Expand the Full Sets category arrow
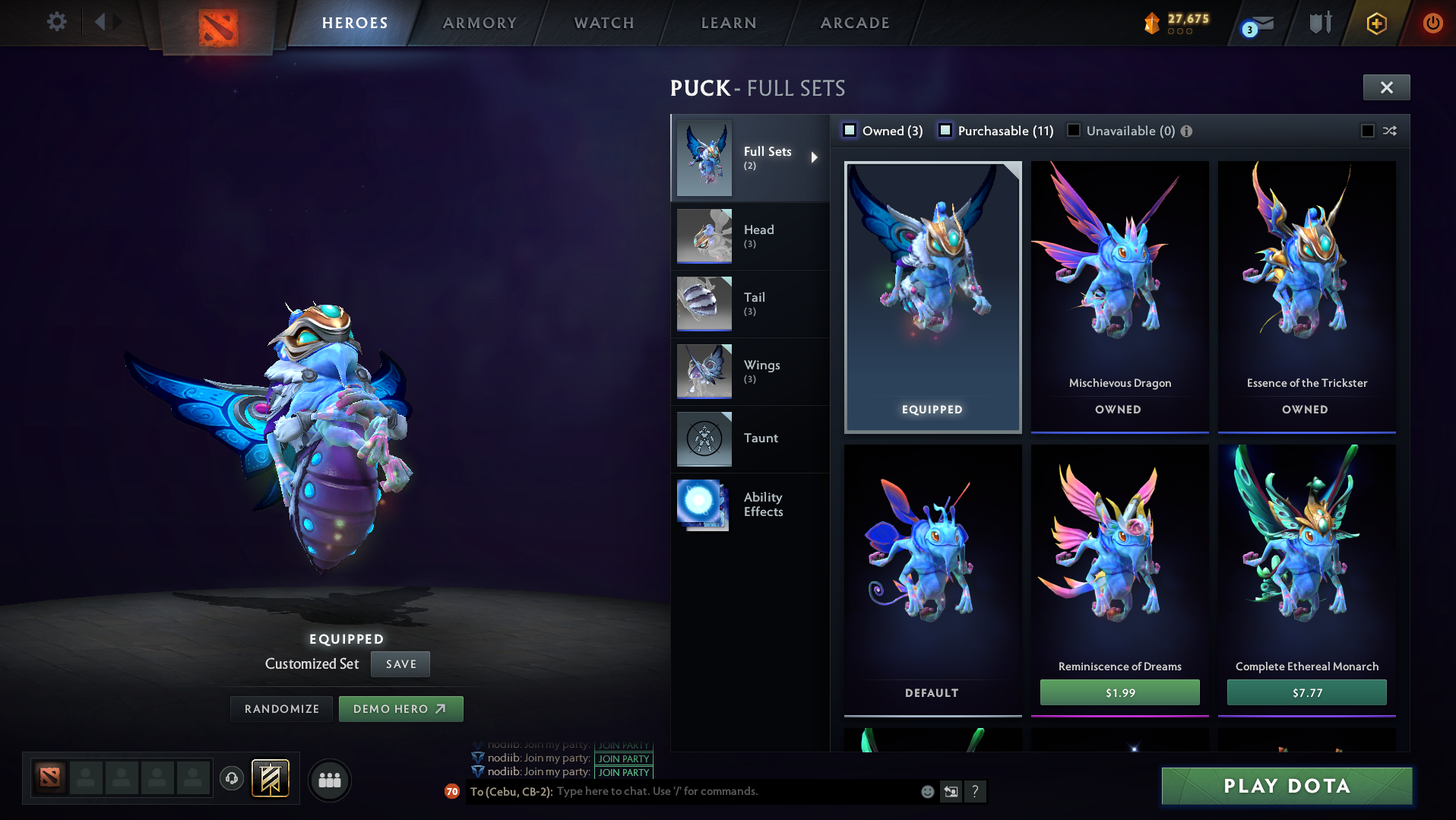 [814, 157]
